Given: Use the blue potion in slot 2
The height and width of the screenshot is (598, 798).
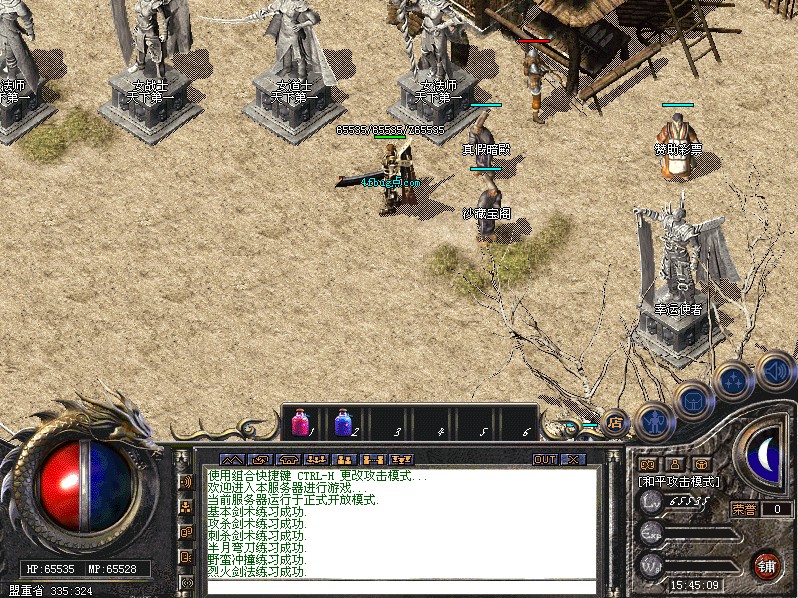Looking at the screenshot, I should 343,422.
